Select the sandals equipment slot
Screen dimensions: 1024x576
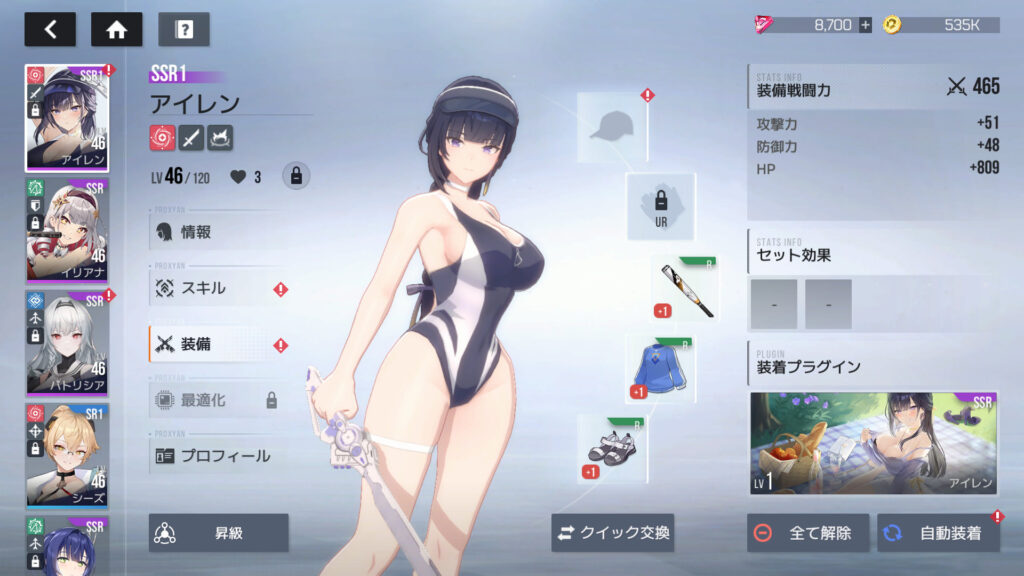click(611, 449)
